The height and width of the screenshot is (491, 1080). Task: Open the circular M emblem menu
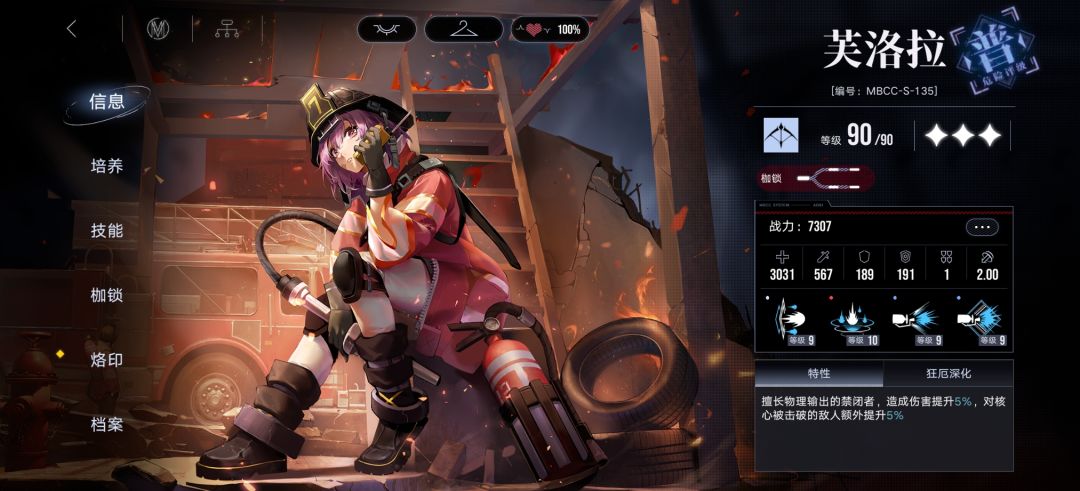158,29
